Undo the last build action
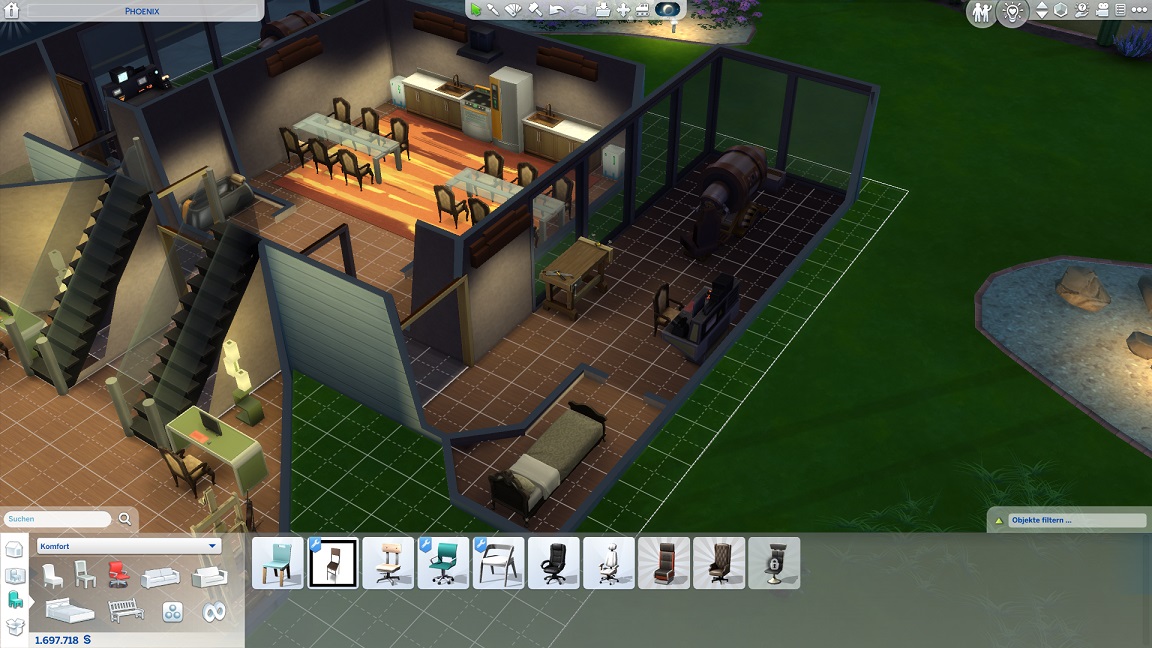The height and width of the screenshot is (648, 1152). (x=557, y=10)
